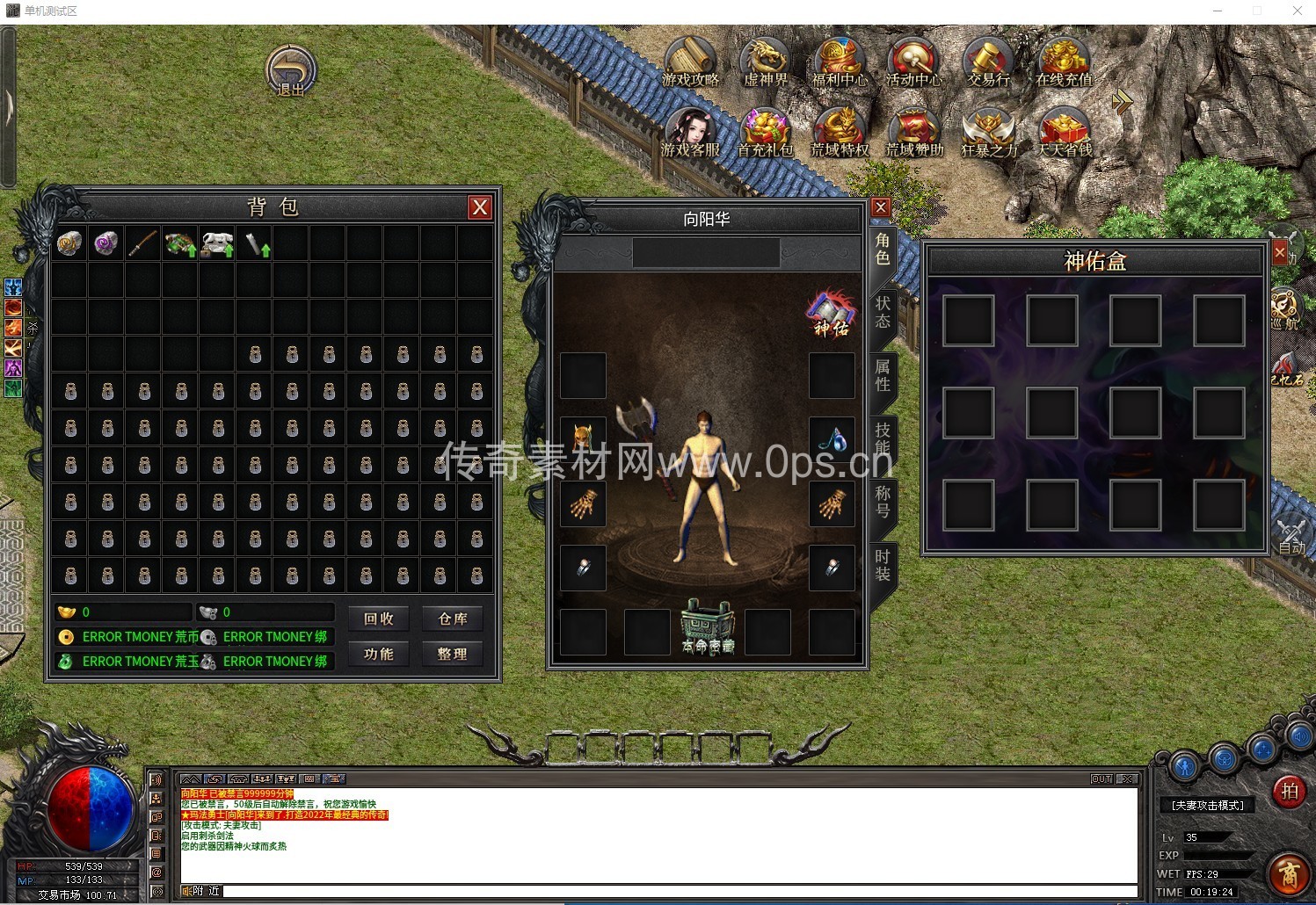This screenshot has width=1316, height=905.
Task: Select the helmet equipment slot
Action: 583,438
